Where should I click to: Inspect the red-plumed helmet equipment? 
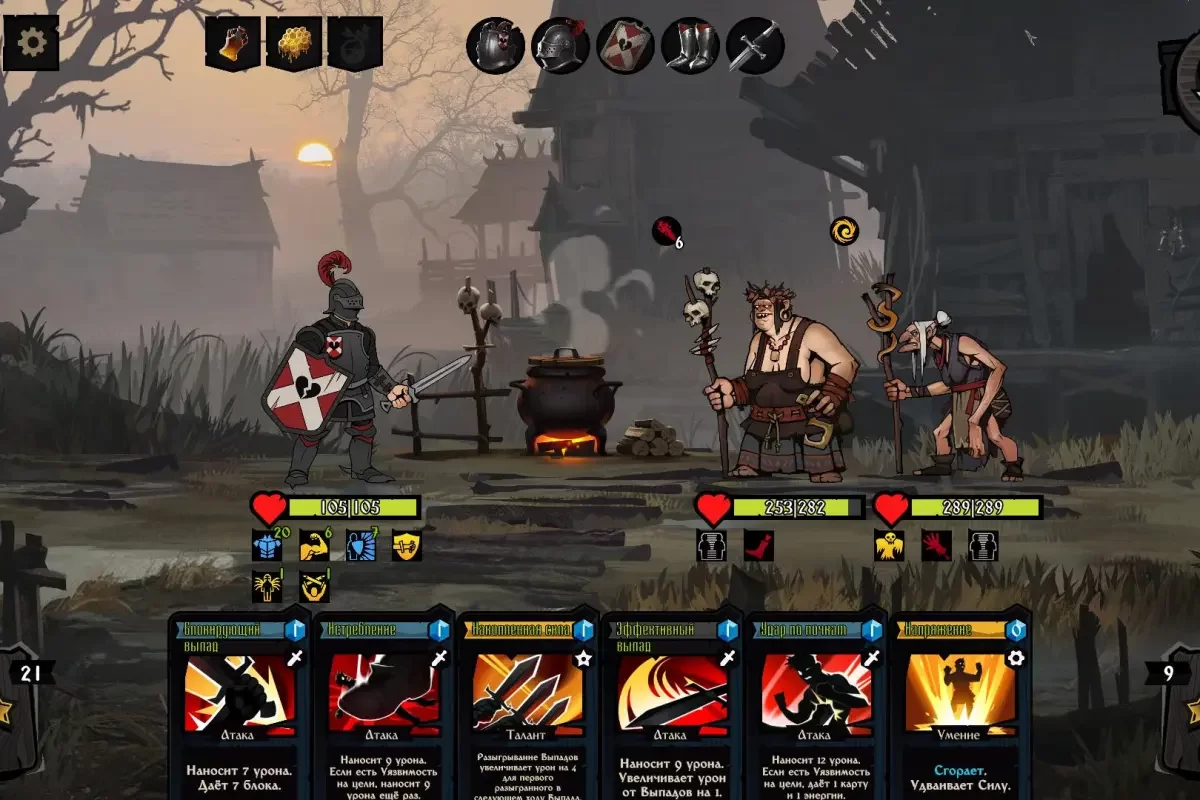pos(560,46)
